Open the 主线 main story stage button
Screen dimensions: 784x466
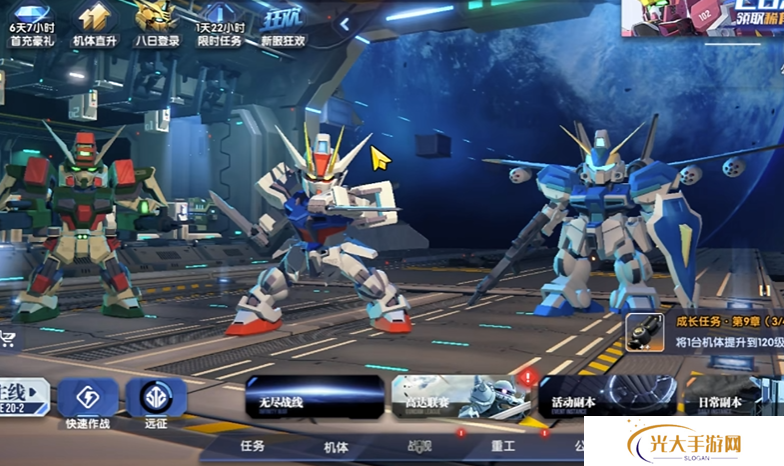point(23,397)
